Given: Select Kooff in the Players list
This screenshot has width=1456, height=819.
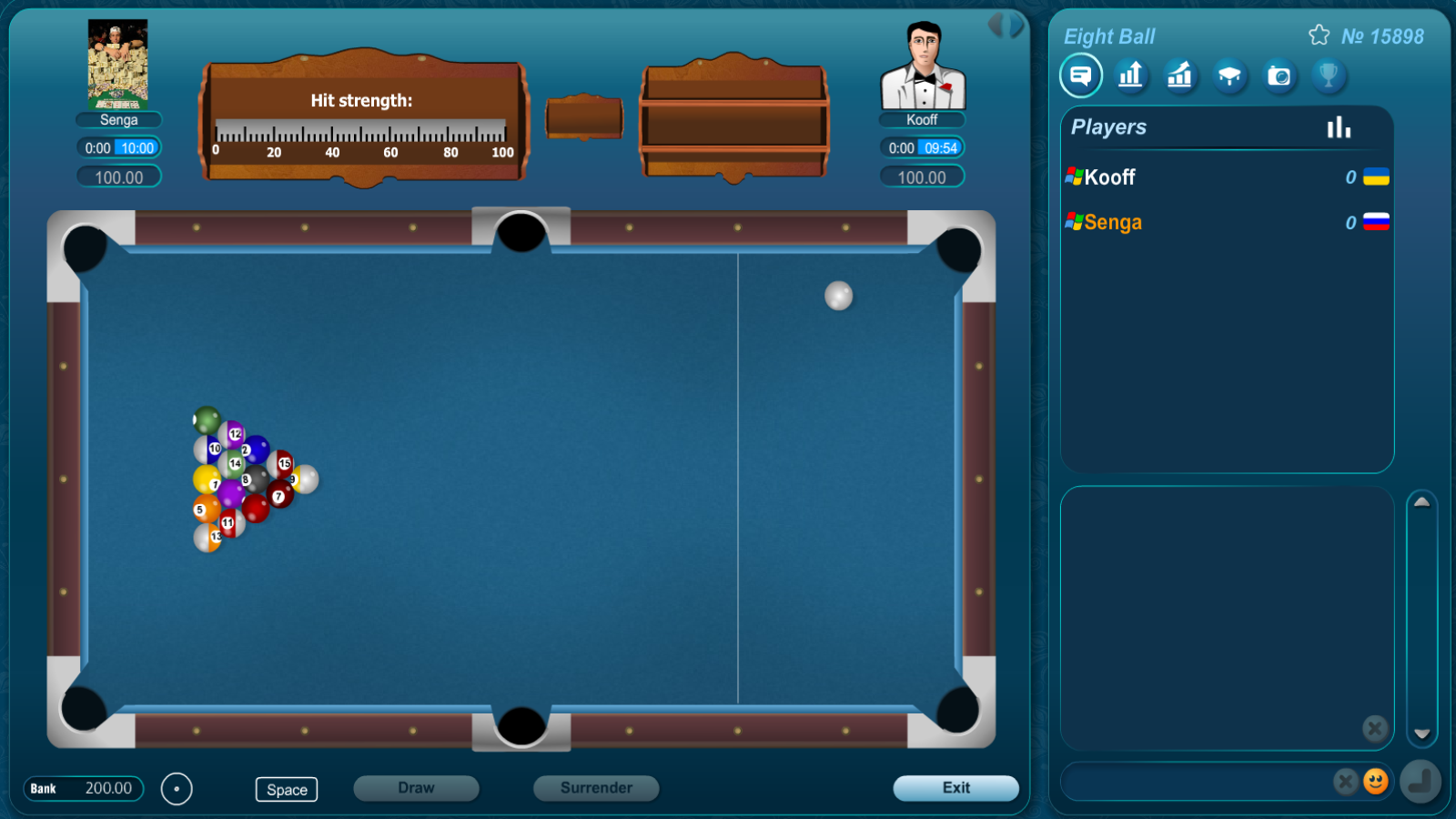Looking at the screenshot, I should pos(1110,177).
